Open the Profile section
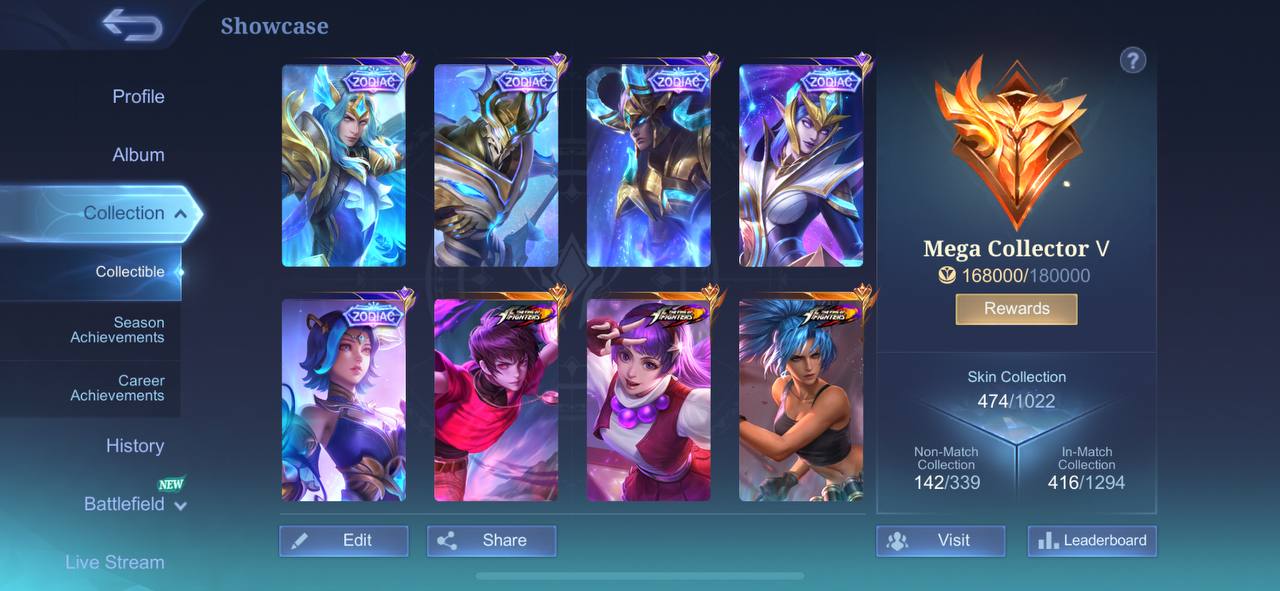Image resolution: width=1280 pixels, height=591 pixels. 138,97
